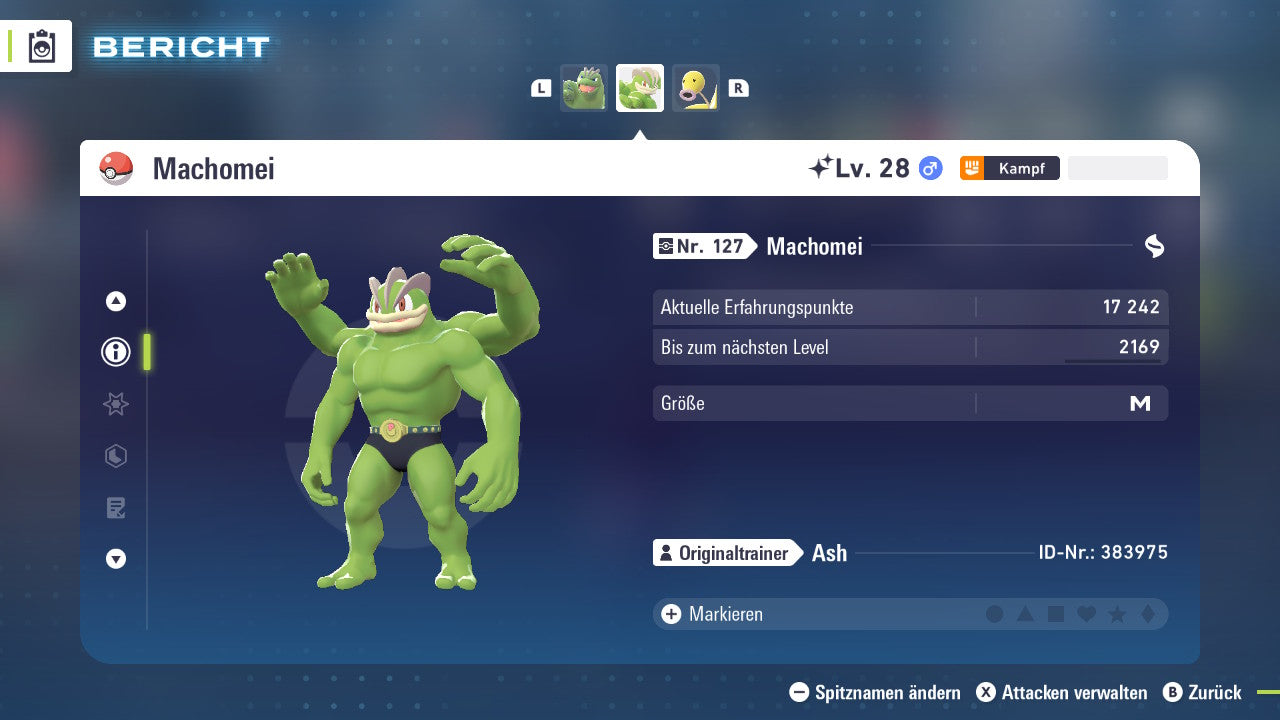Expand the next page with the down arrow
1280x720 pixels.
(x=115, y=560)
